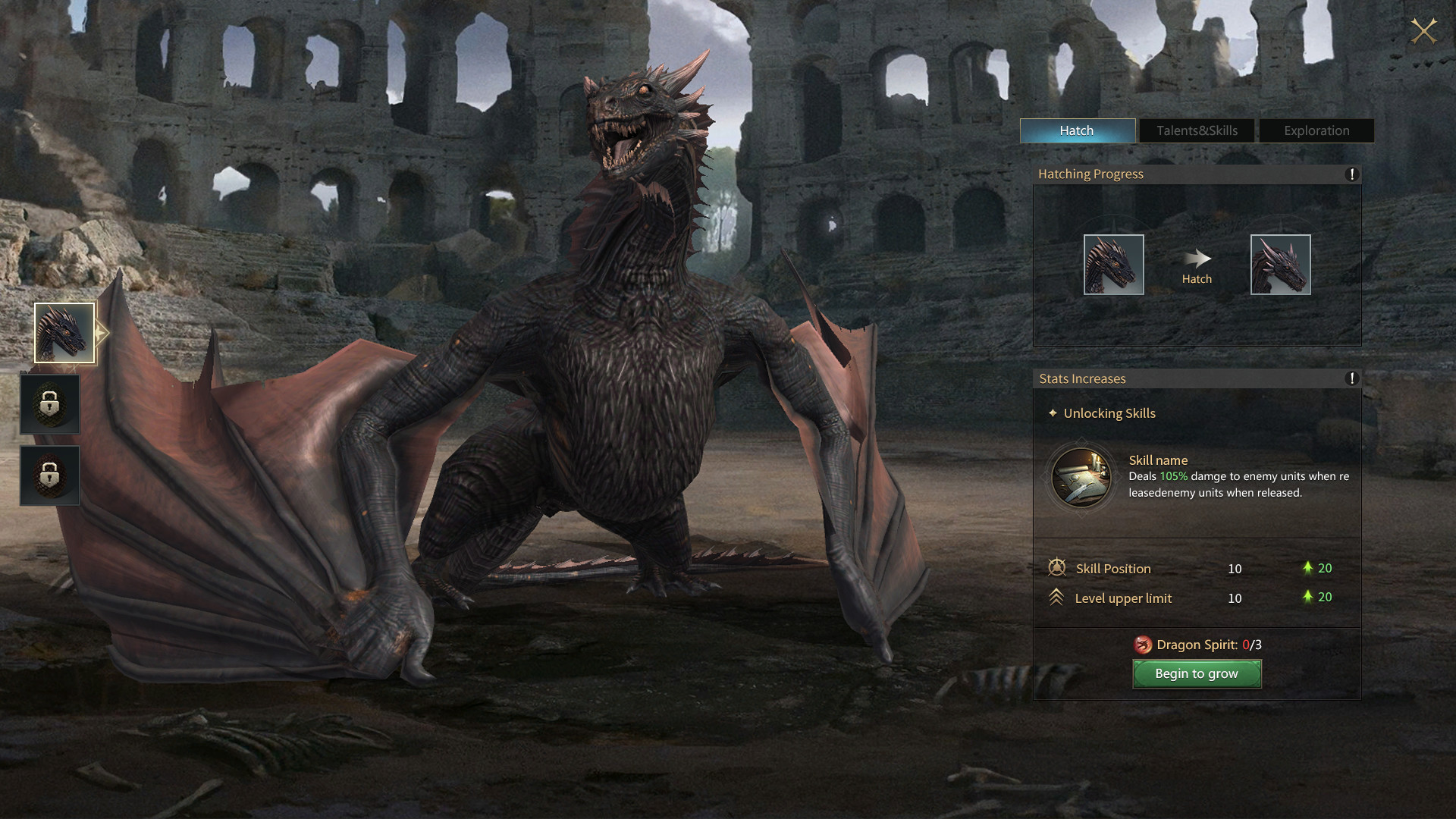View the current dragon stage portrait

1113,265
